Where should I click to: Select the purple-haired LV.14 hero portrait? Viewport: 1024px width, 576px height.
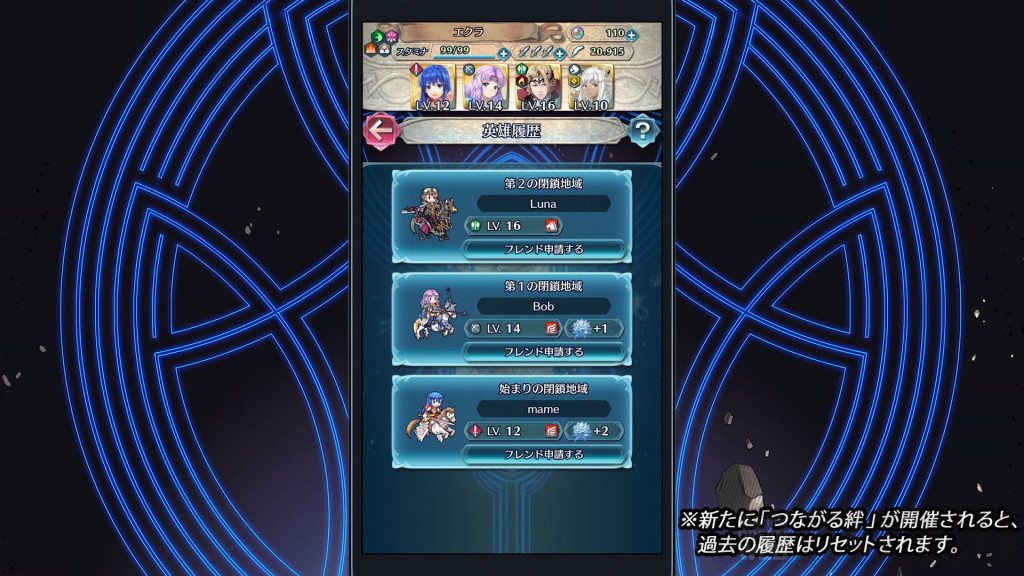click(x=484, y=87)
